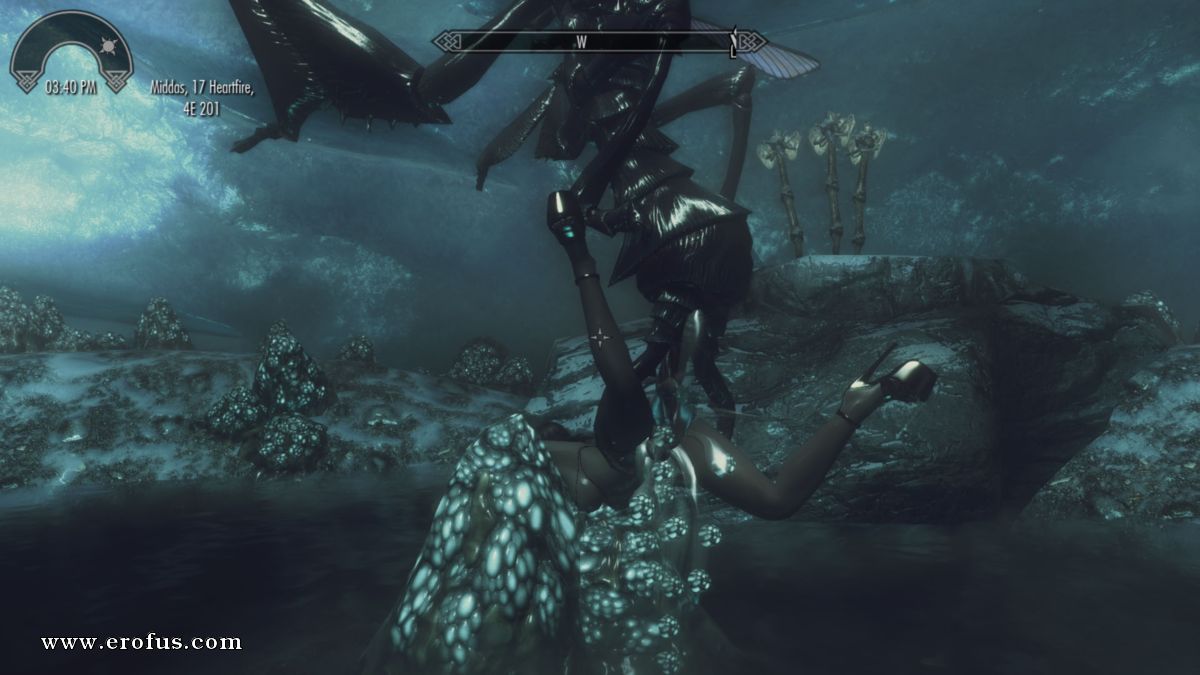Click the compass bar showing W heading
Screen dimensions: 1200x675
(600, 41)
